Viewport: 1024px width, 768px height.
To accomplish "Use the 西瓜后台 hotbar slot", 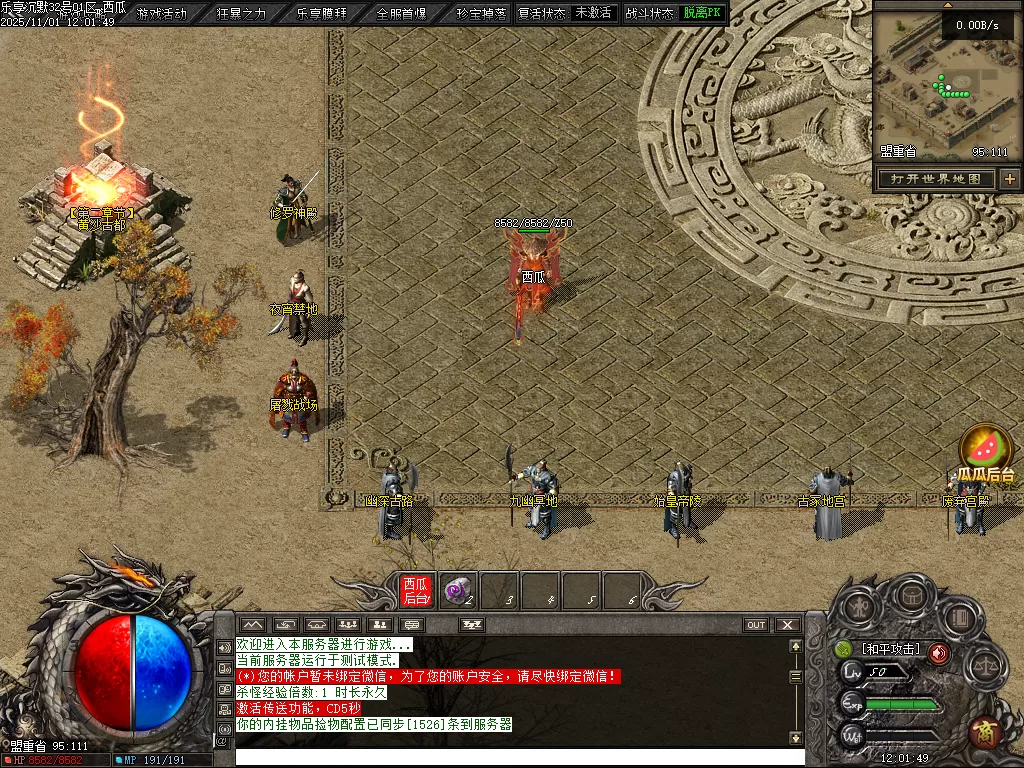I will (416, 590).
